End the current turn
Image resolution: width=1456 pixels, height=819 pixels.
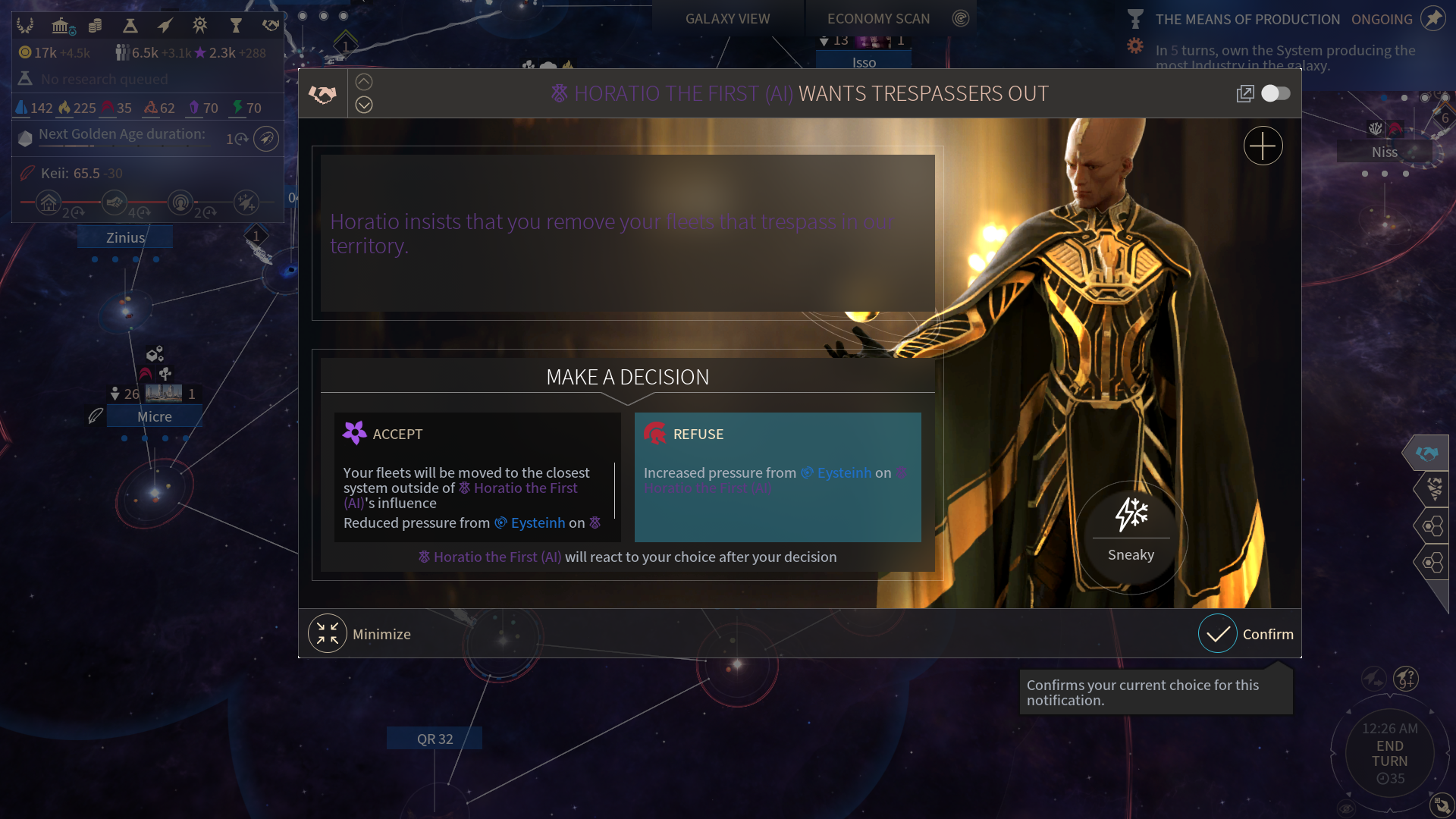click(1389, 754)
